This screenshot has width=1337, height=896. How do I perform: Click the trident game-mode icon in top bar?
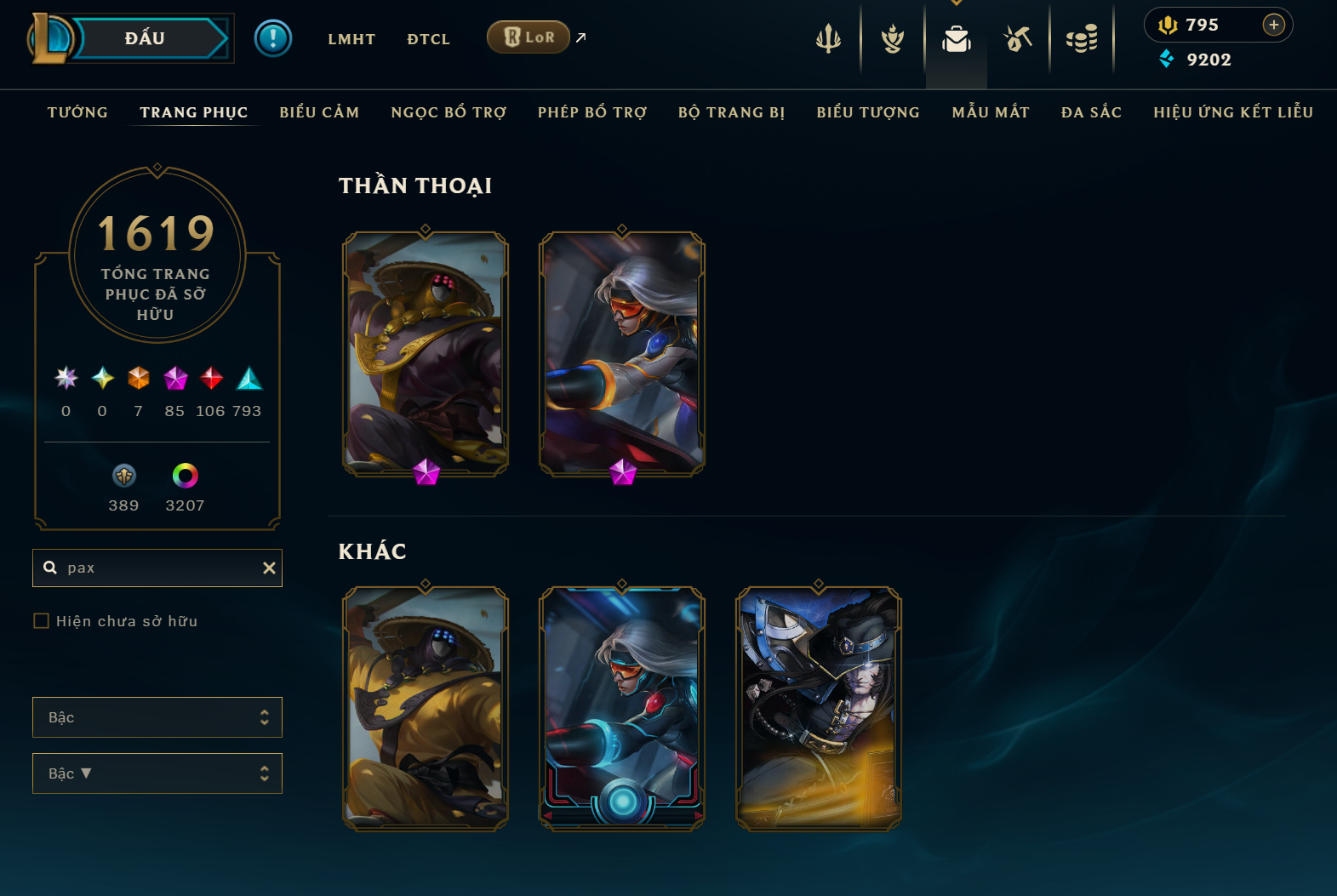828,38
